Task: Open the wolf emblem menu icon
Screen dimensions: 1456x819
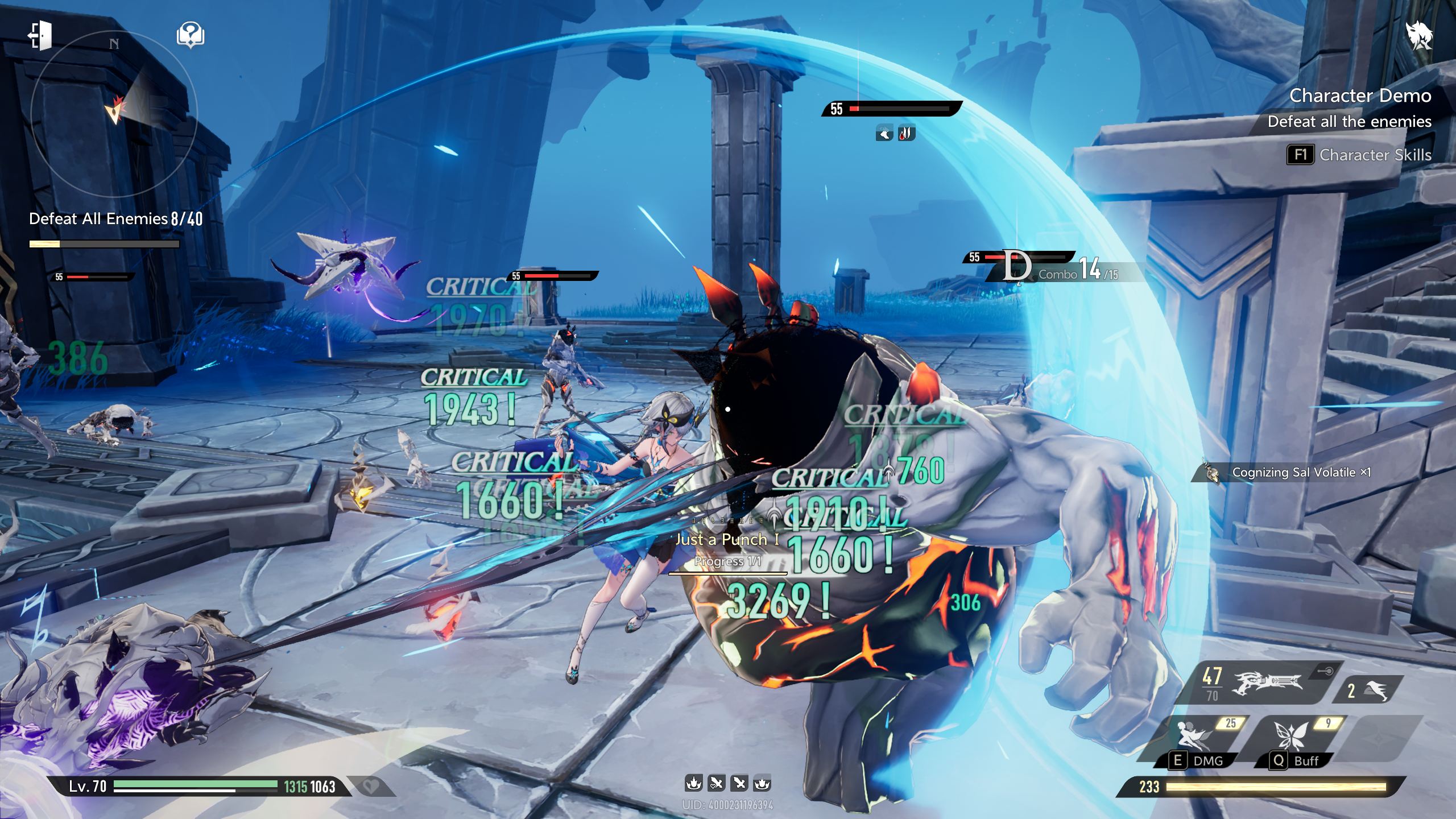Action: click(1420, 36)
